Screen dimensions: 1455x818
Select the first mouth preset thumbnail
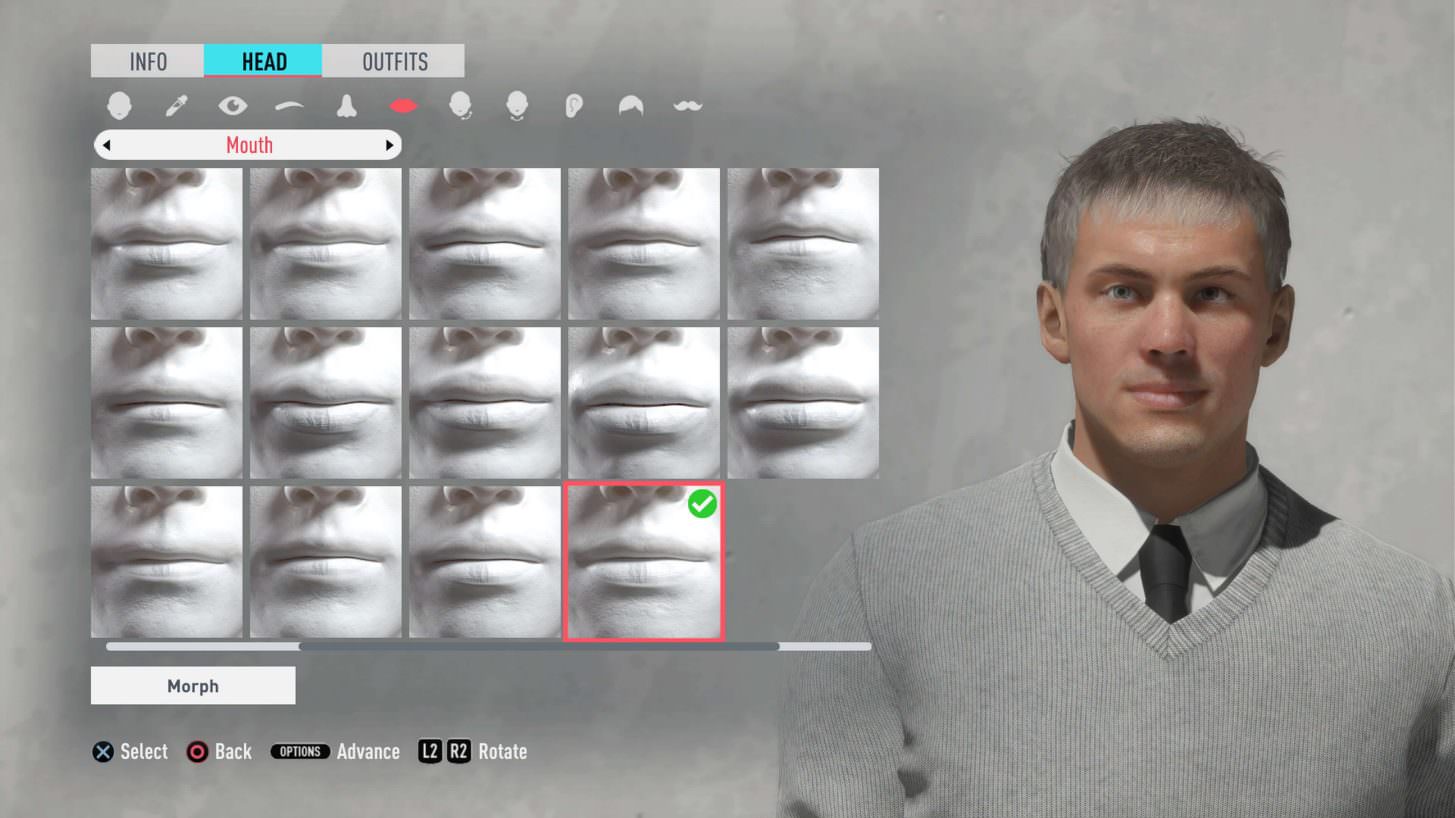[166, 243]
